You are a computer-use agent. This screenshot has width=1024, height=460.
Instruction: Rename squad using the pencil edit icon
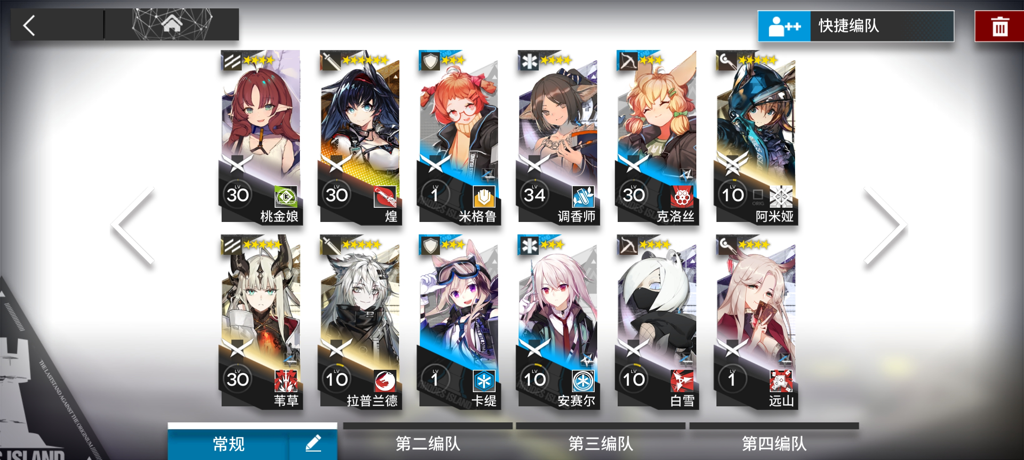313,443
